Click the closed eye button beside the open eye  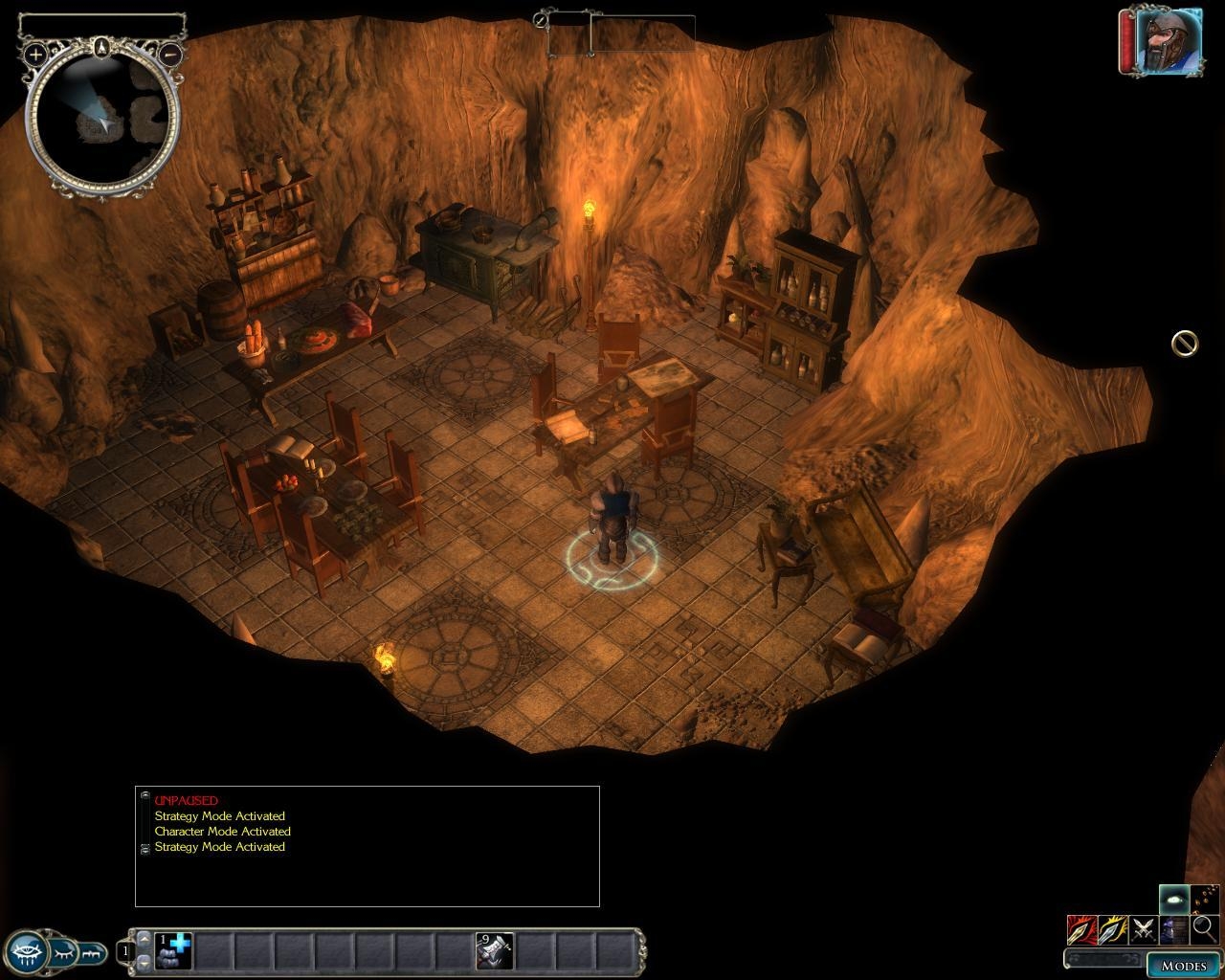(64, 951)
